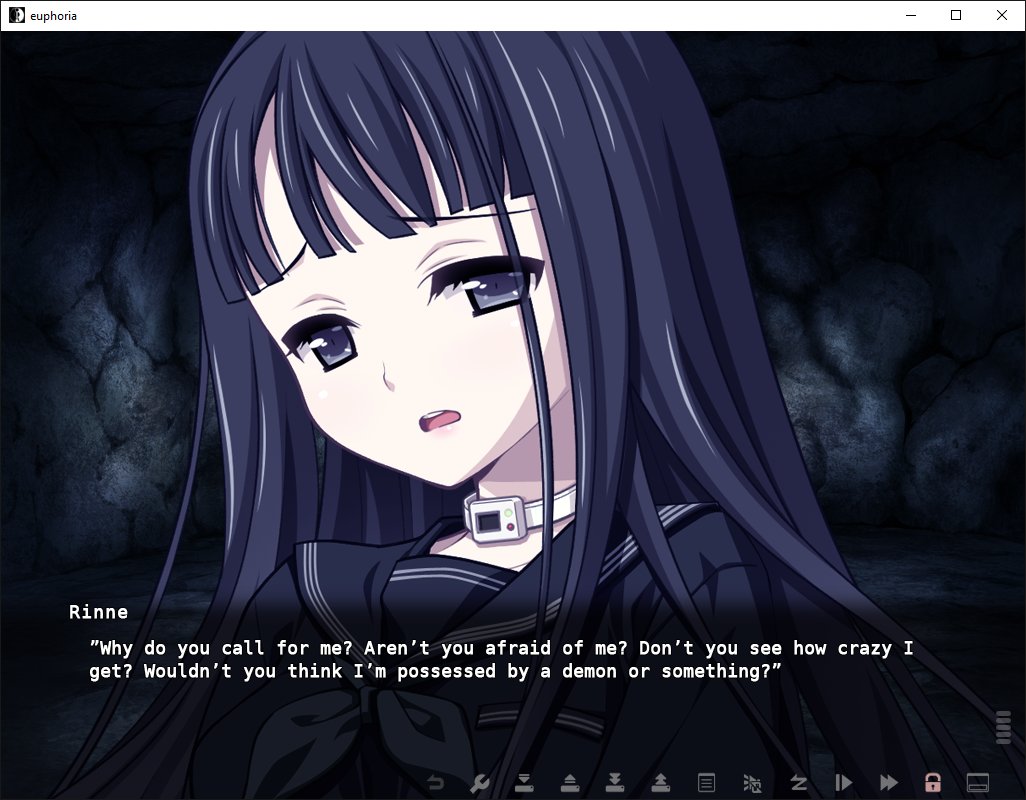Open the wrench settings menu
Screen dimensions: 1026x800
[x=479, y=782]
